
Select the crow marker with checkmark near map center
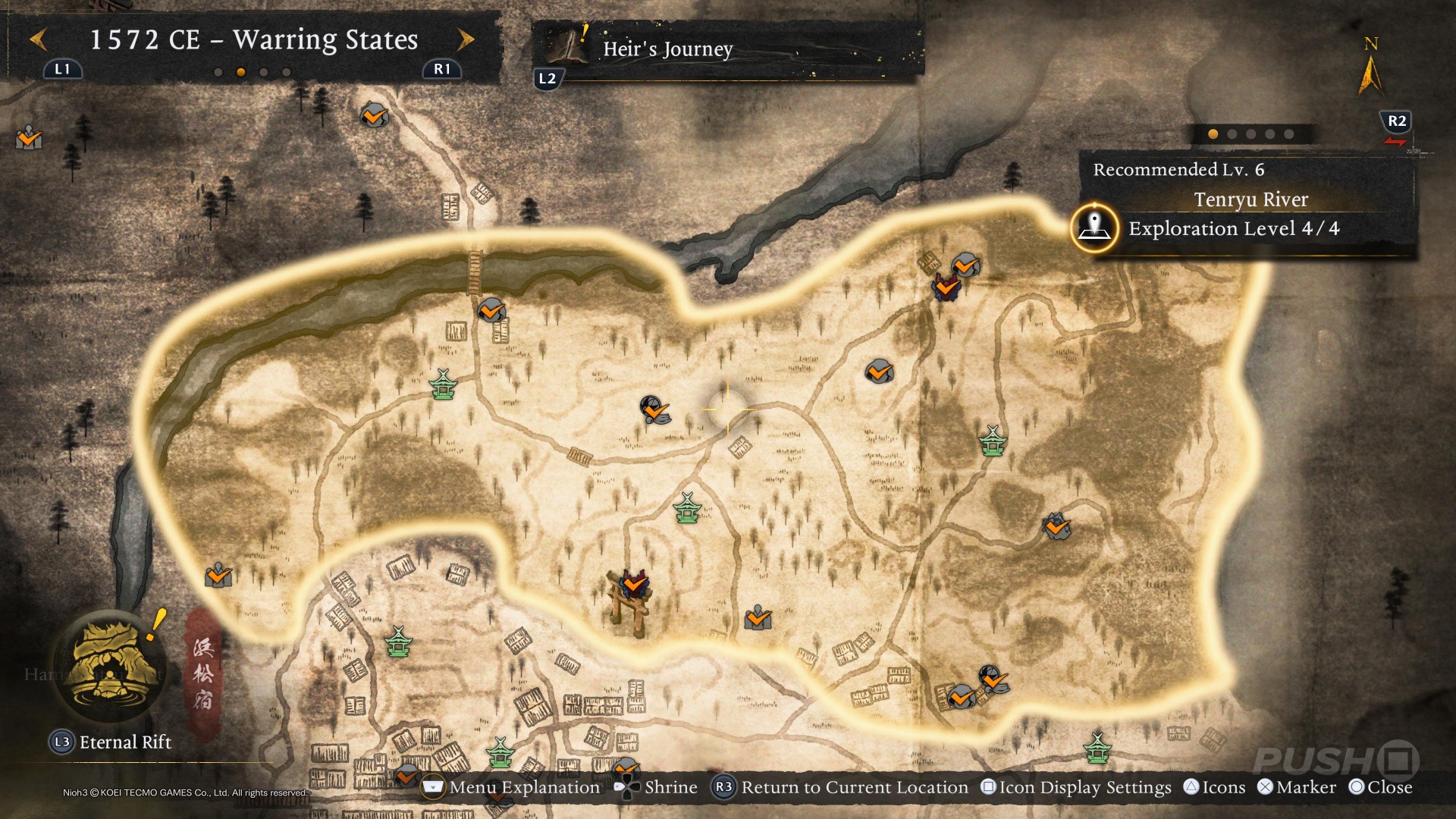point(655,409)
